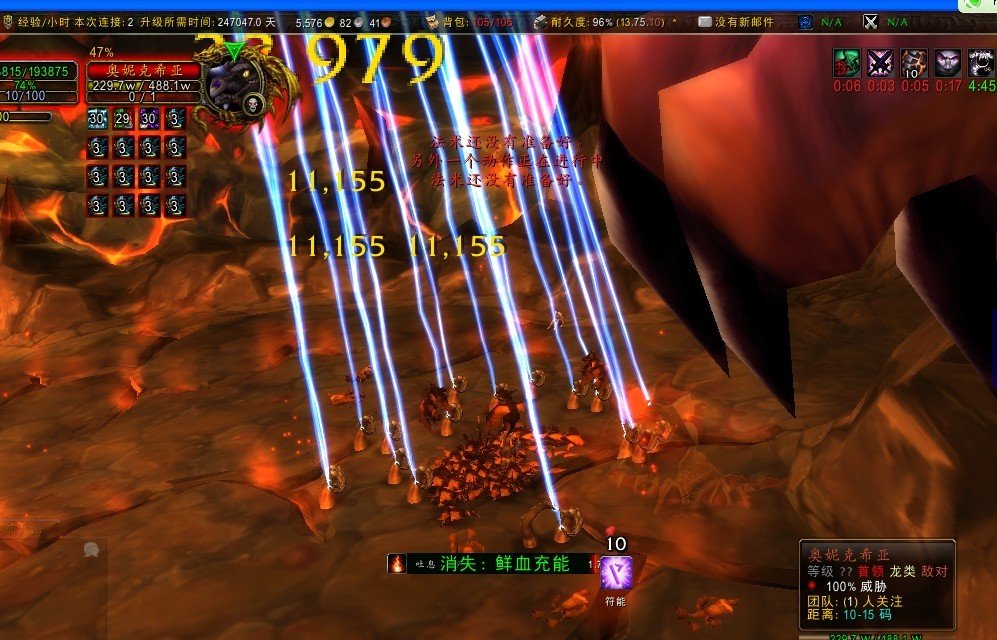997x640 pixels.
Task: Select the 10-stack buff with 0:05 timer
Action: (914, 63)
